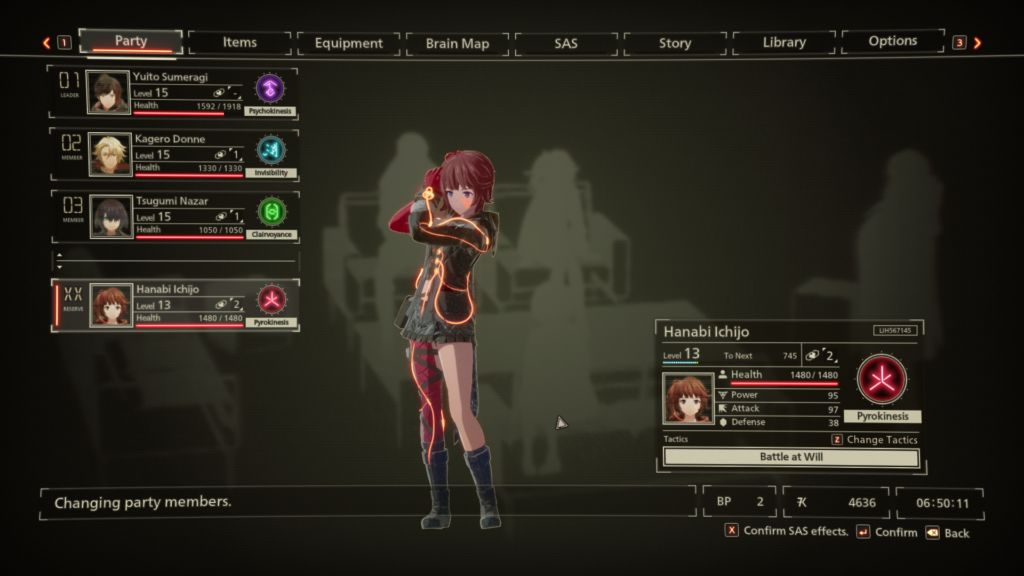Click Hanabi's portrait in the detail panel
The width and height of the screenshot is (1024, 576).
(x=689, y=398)
